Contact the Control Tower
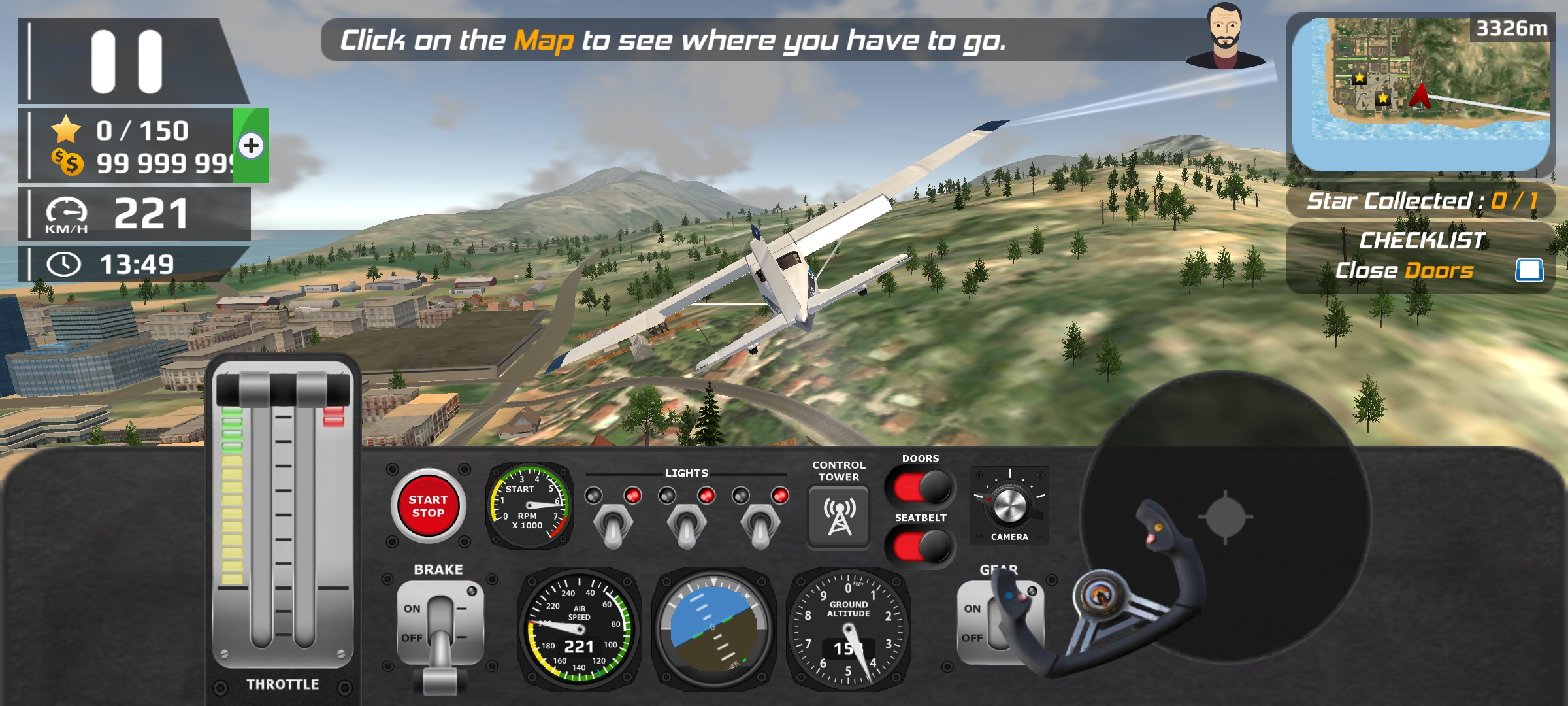Image resolution: width=1568 pixels, height=706 pixels. 839,517
